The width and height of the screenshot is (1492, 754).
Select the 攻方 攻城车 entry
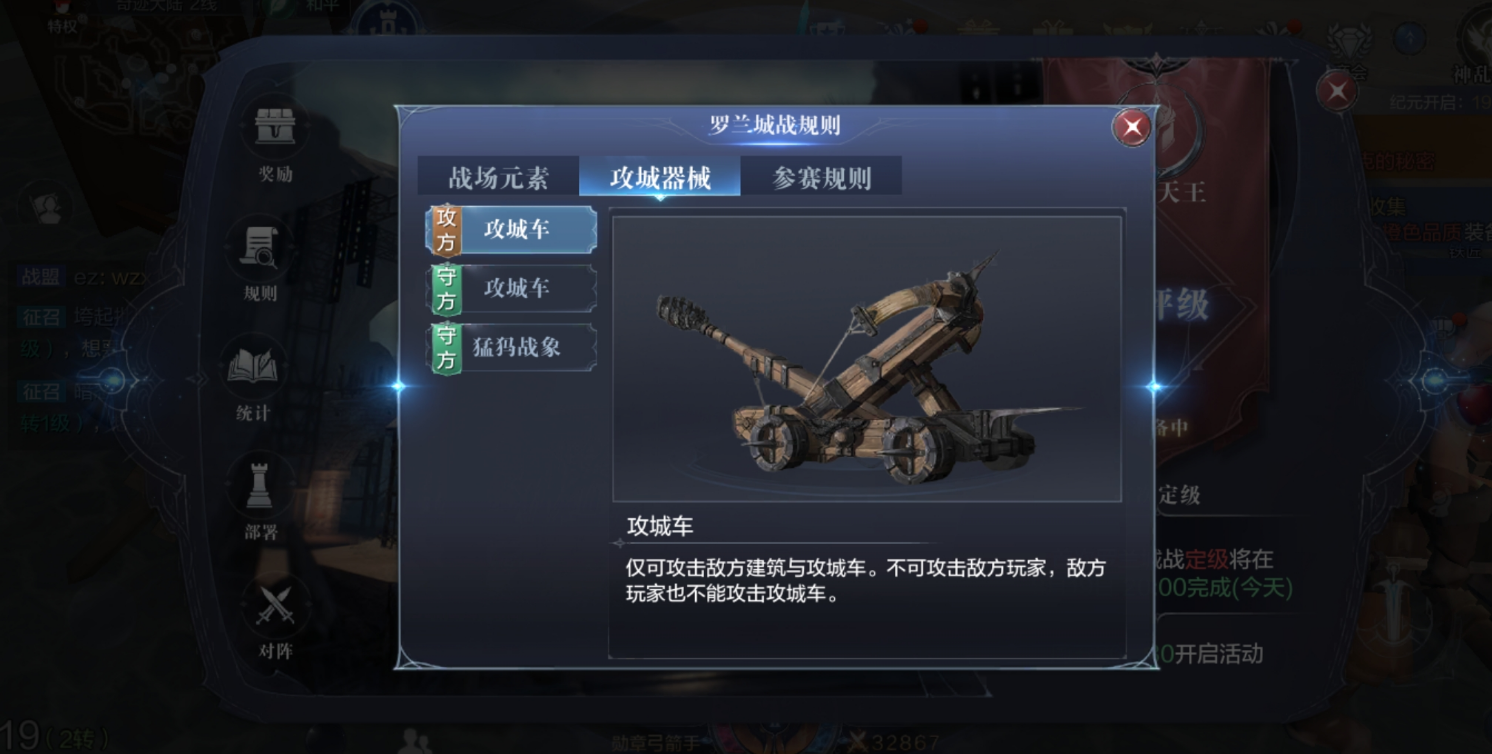tap(513, 230)
